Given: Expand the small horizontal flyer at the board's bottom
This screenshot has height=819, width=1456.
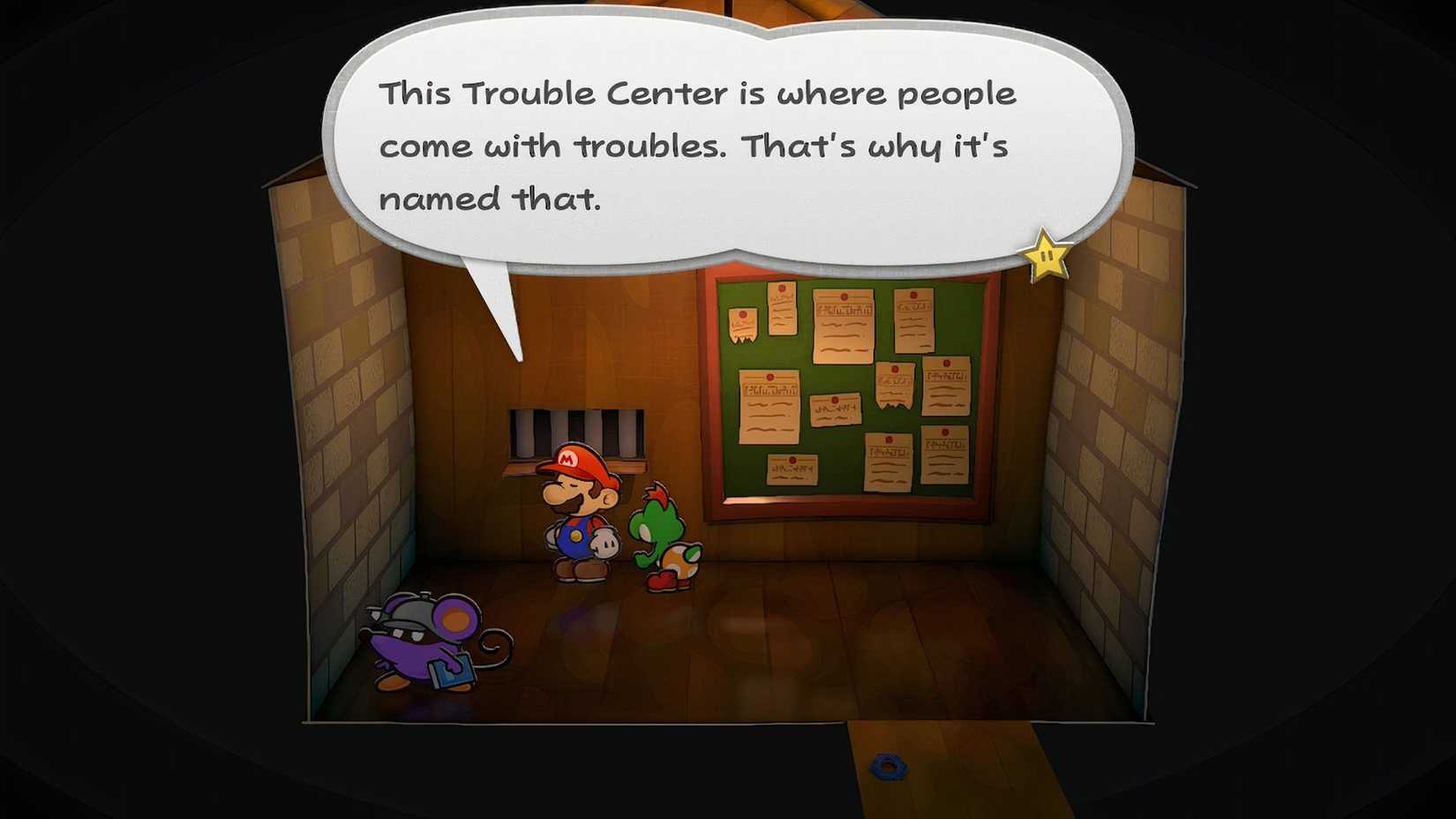Looking at the screenshot, I should 792,469.
